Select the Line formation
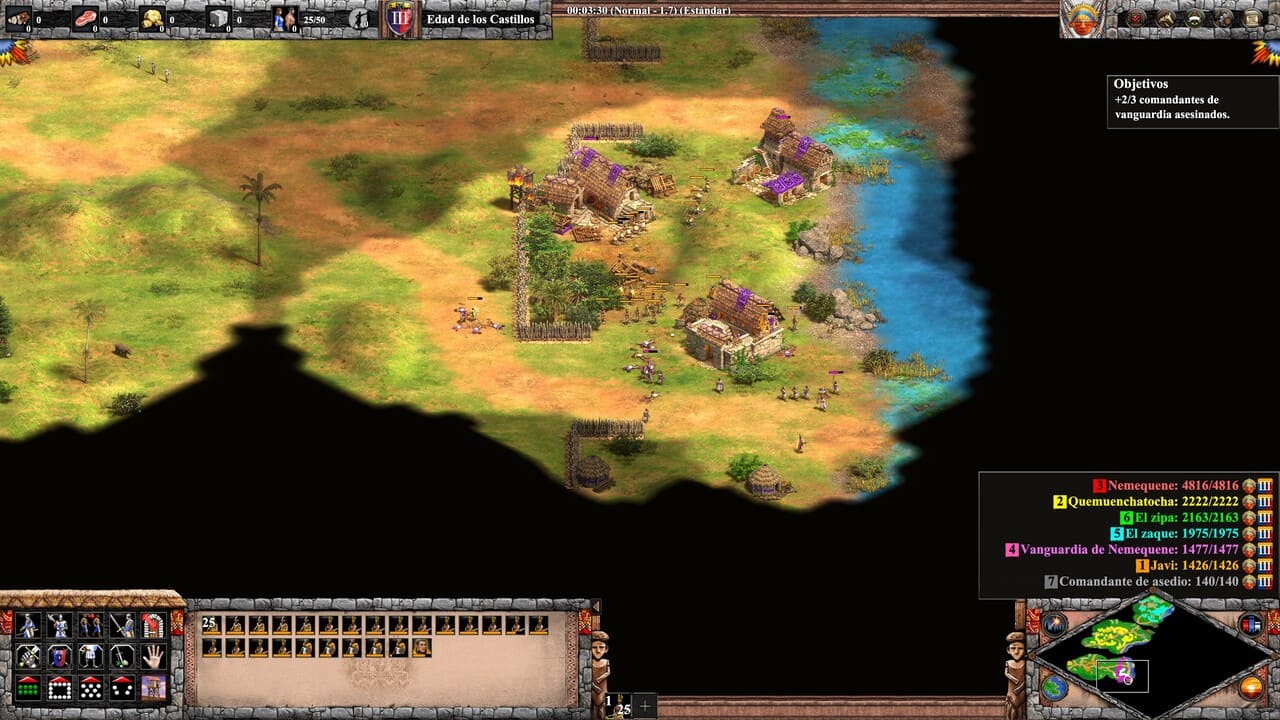The height and width of the screenshot is (720, 1280). [x=27, y=690]
